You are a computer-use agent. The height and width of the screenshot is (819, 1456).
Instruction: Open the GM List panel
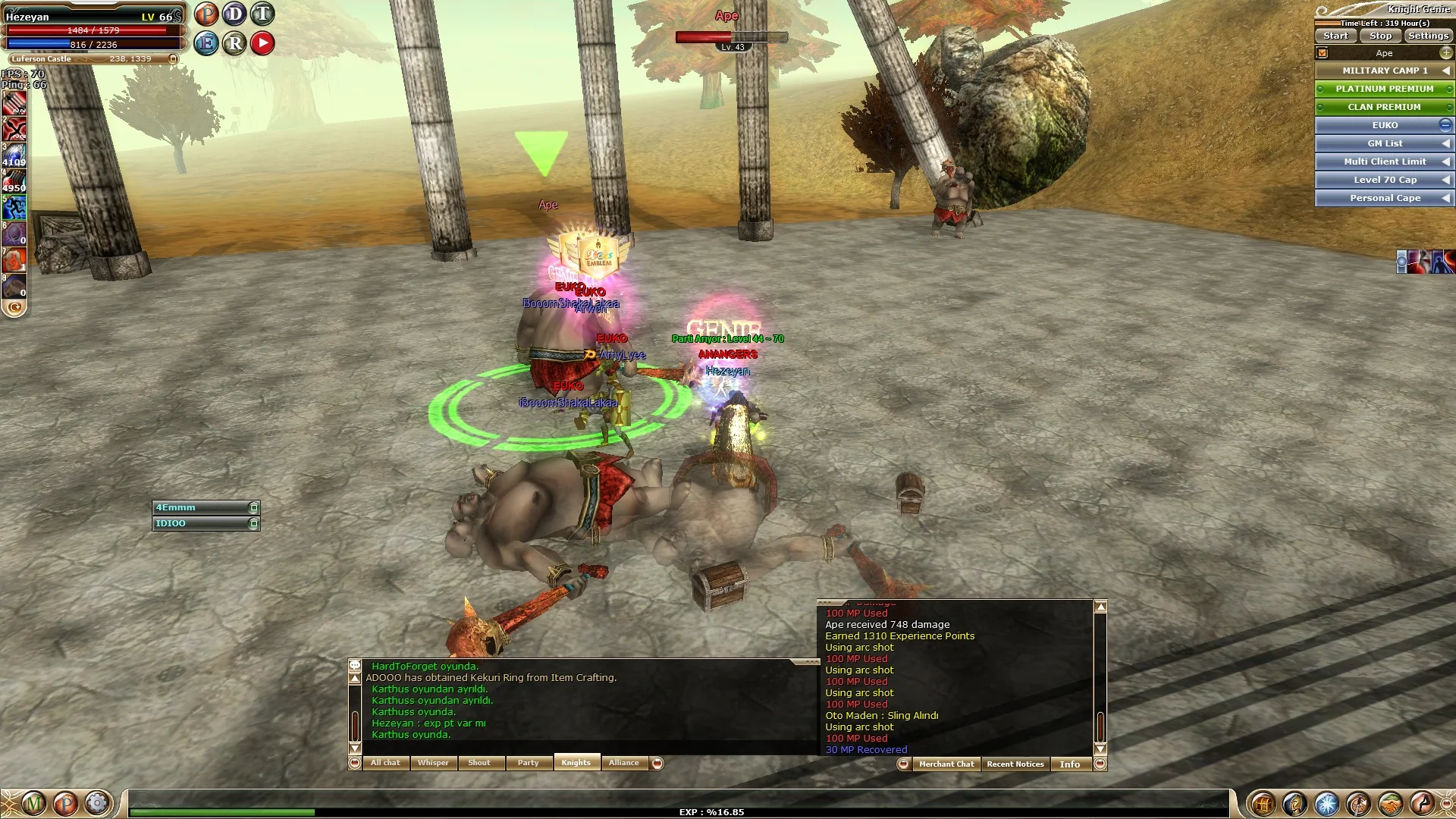(1384, 143)
